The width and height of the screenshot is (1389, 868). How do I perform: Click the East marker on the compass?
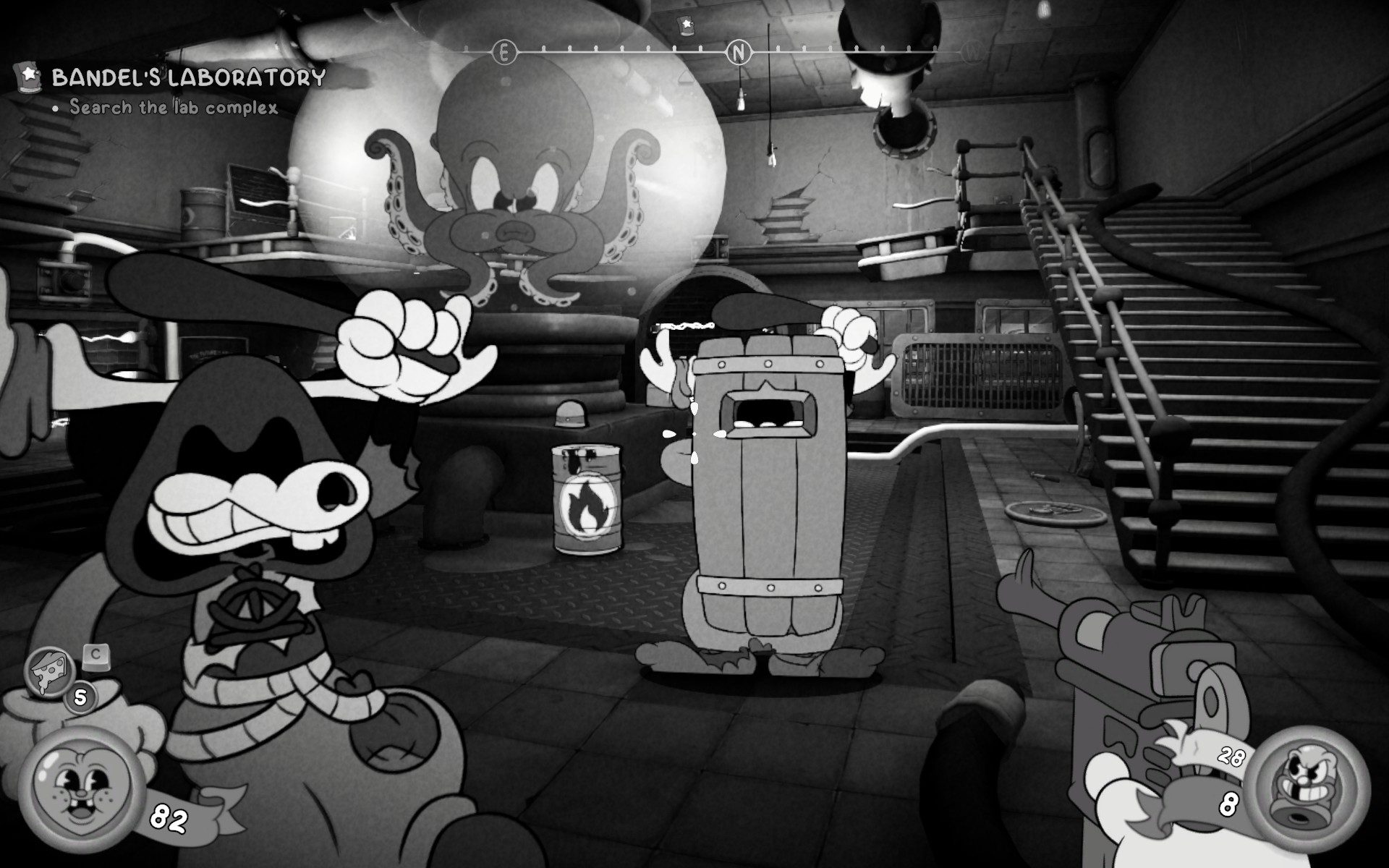[504, 52]
